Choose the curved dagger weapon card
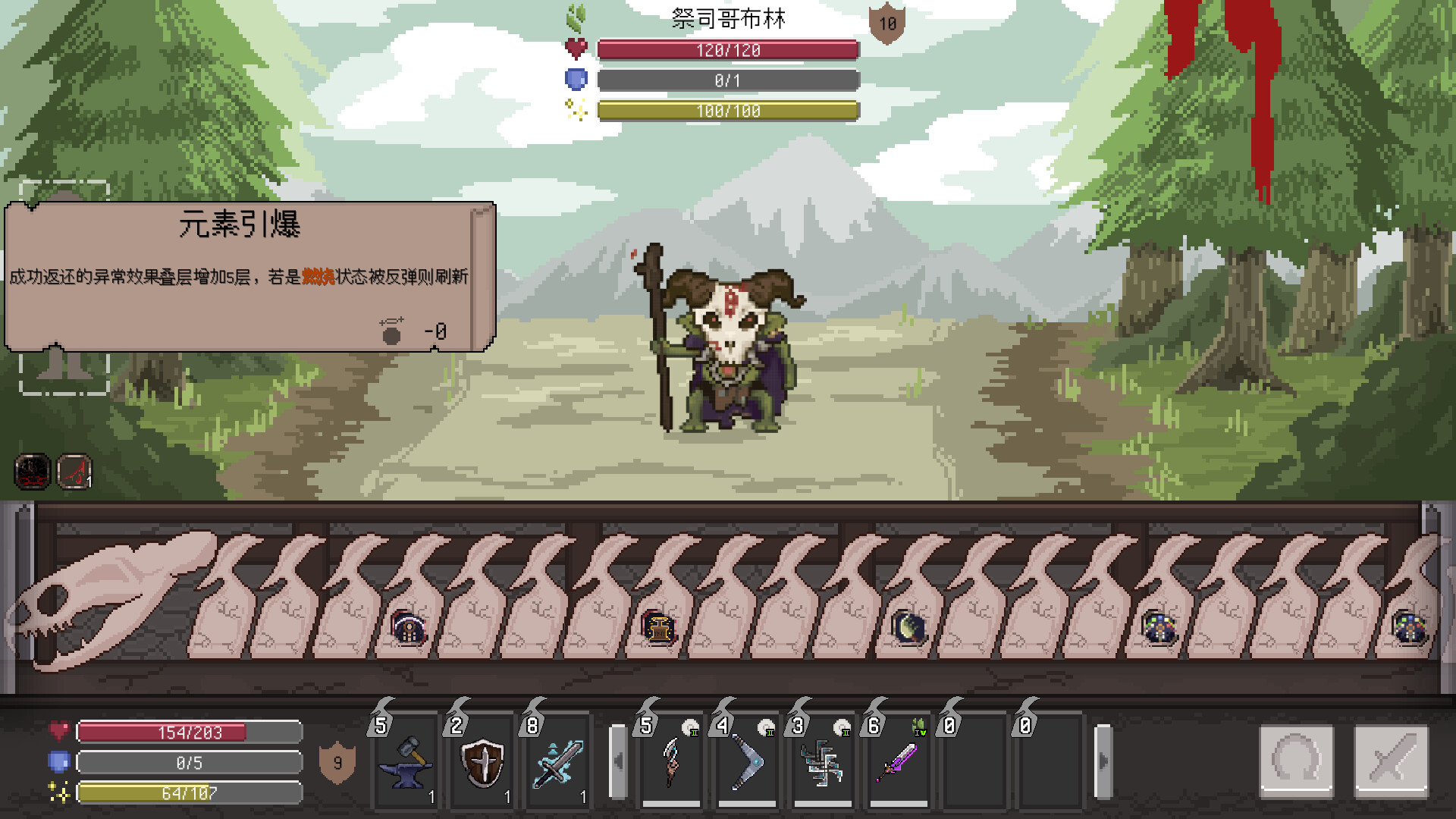The image size is (1456, 819). pyautogui.click(x=672, y=761)
